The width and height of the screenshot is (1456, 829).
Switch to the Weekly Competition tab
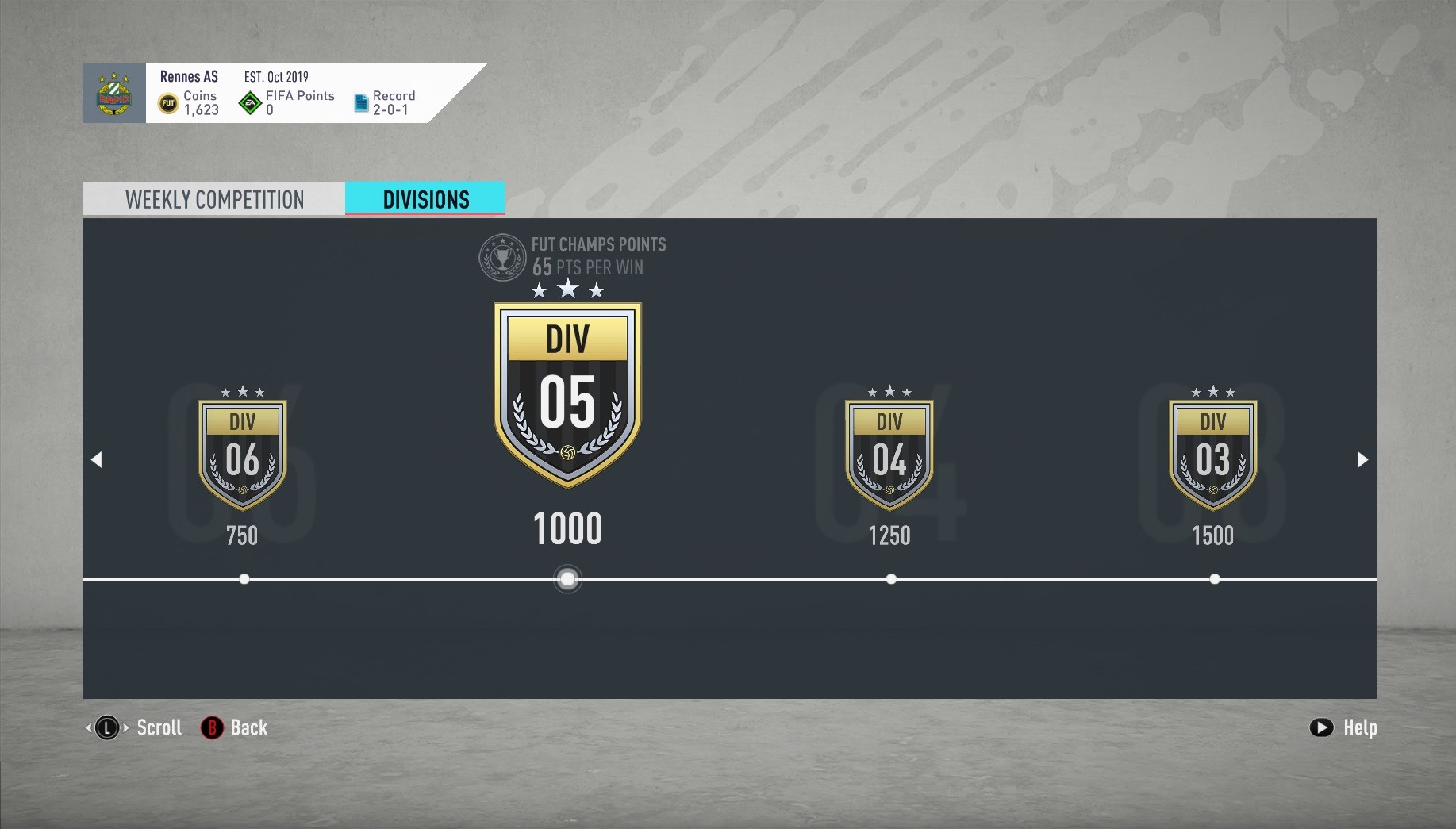point(213,199)
